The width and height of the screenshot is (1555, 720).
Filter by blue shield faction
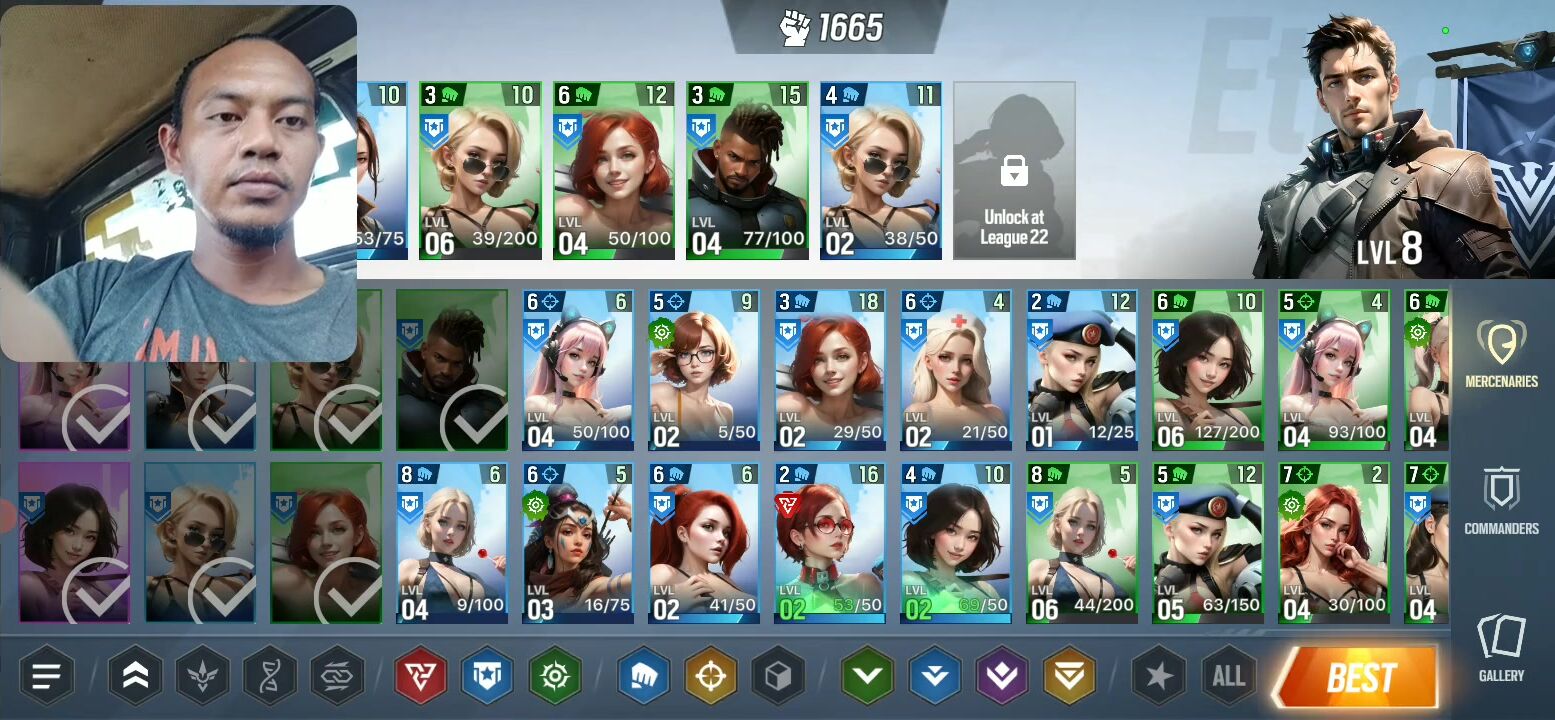coord(487,677)
